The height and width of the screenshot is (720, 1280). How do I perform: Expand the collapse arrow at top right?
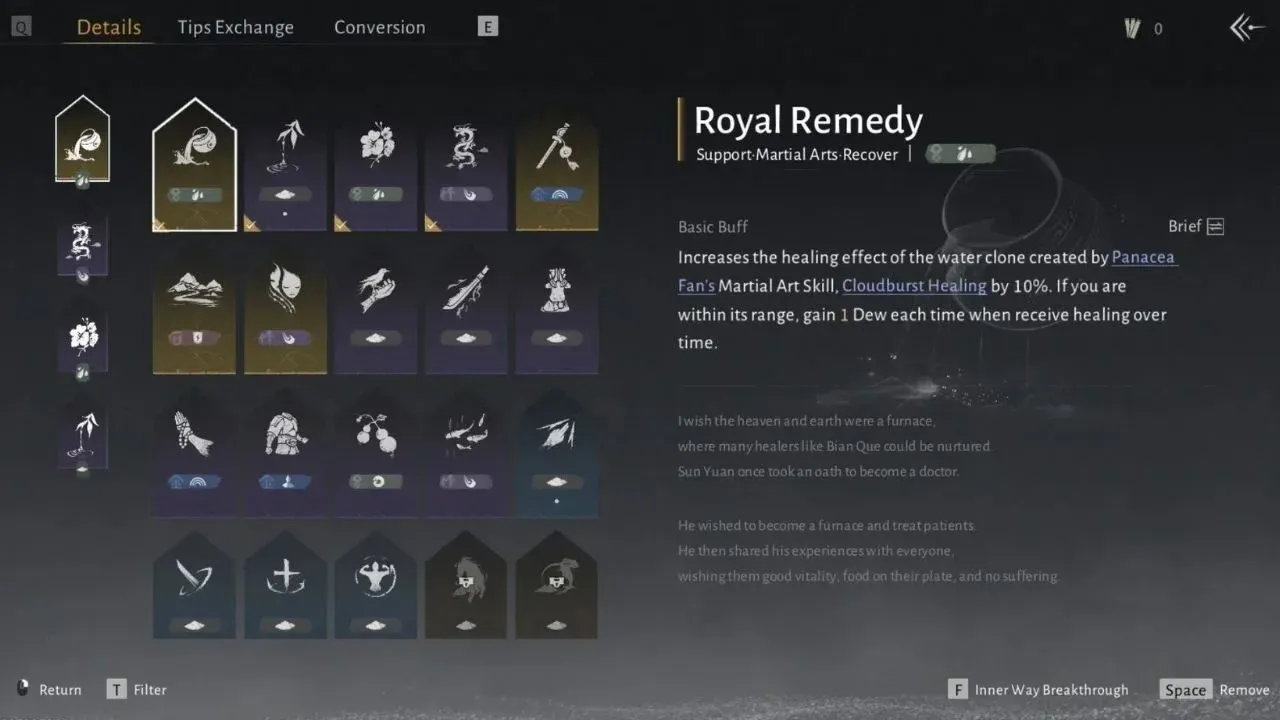pos(1245,27)
